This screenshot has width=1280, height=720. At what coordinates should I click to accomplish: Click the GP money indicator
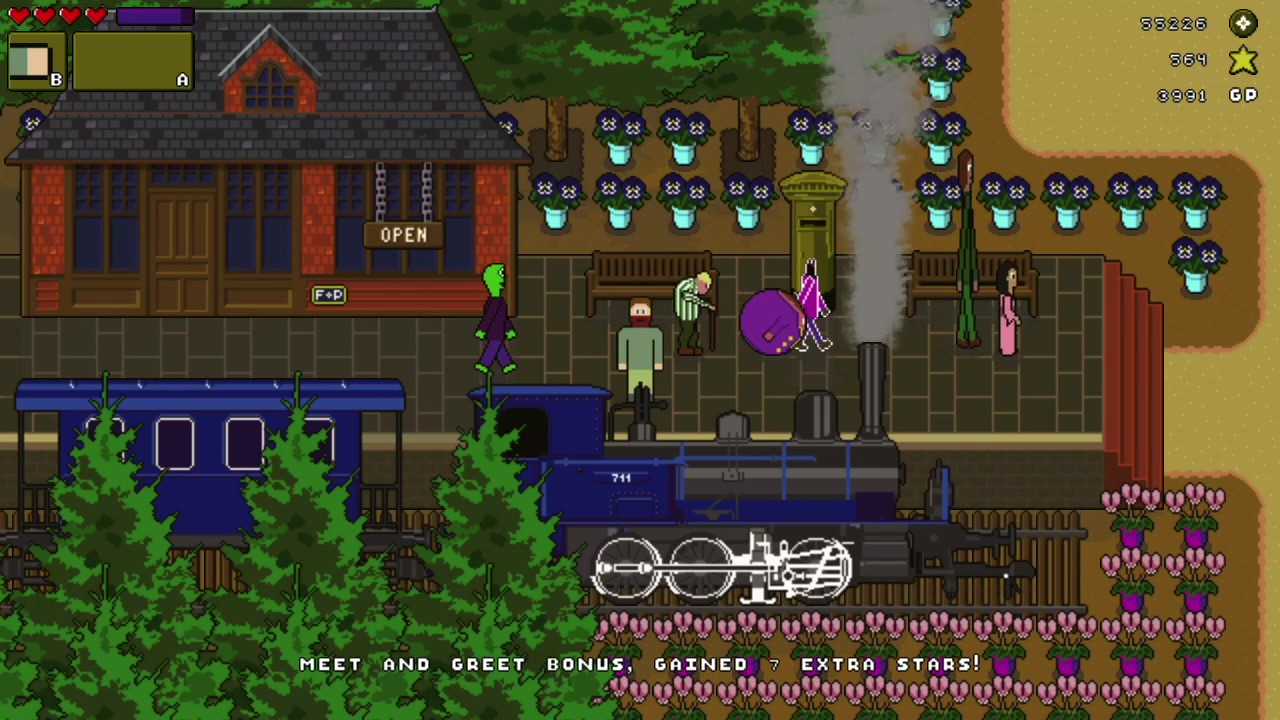(1242, 95)
